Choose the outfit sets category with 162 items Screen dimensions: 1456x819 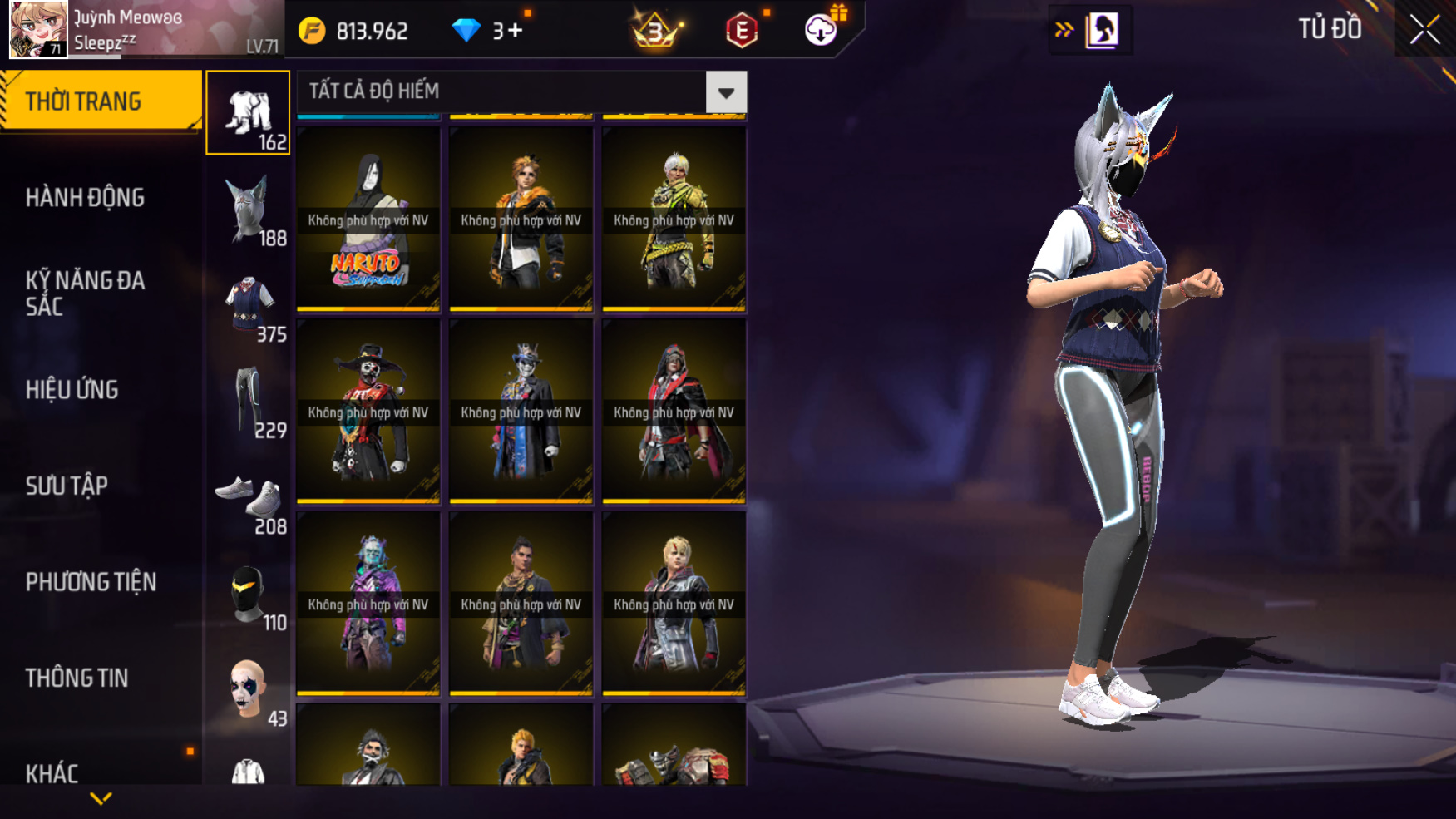click(248, 113)
